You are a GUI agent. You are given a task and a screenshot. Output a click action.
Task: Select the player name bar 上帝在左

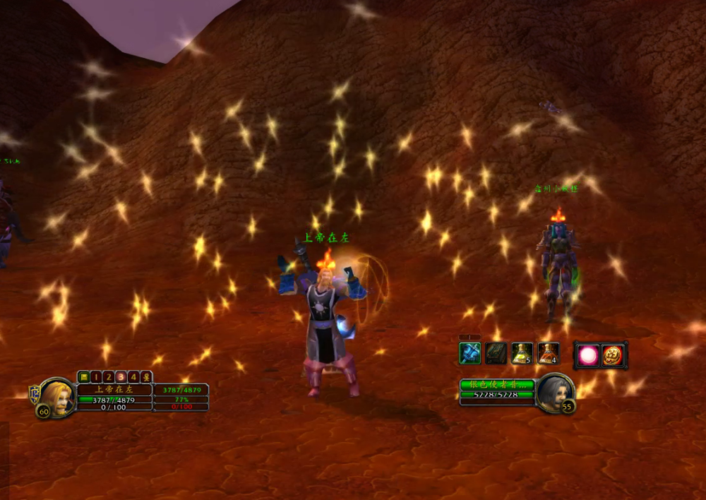pos(113,390)
